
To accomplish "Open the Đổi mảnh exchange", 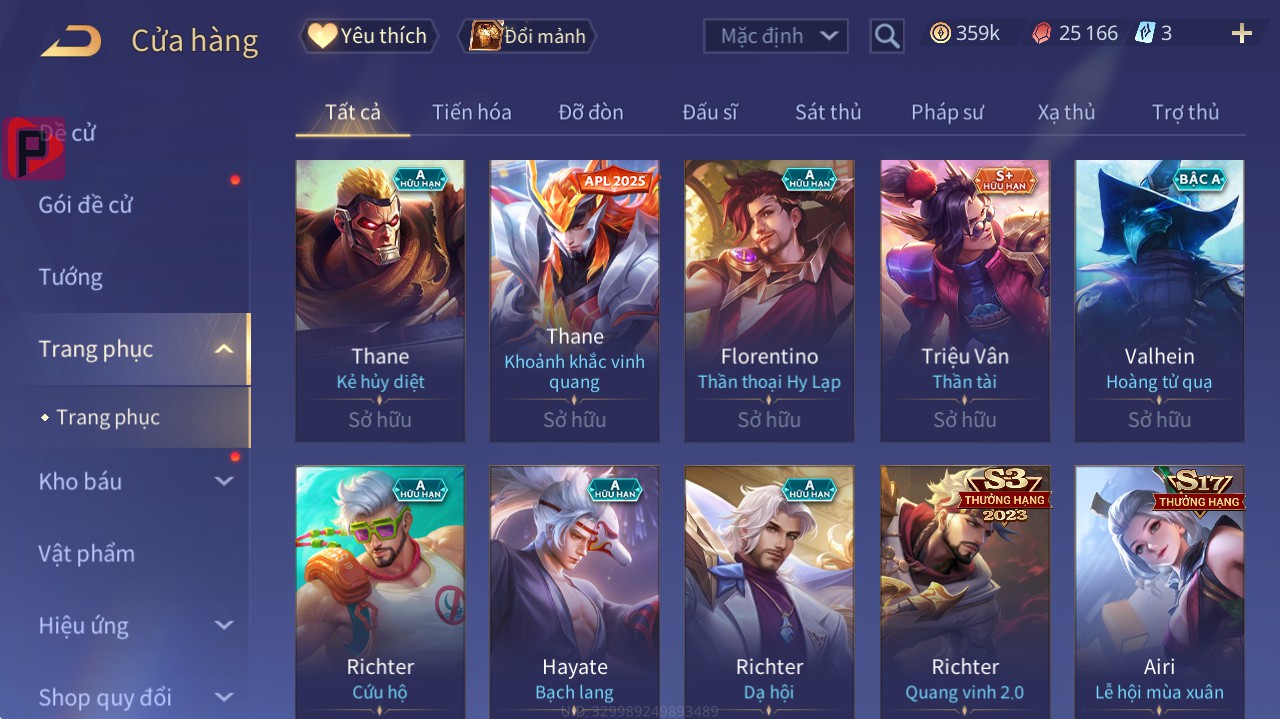I will [527, 36].
